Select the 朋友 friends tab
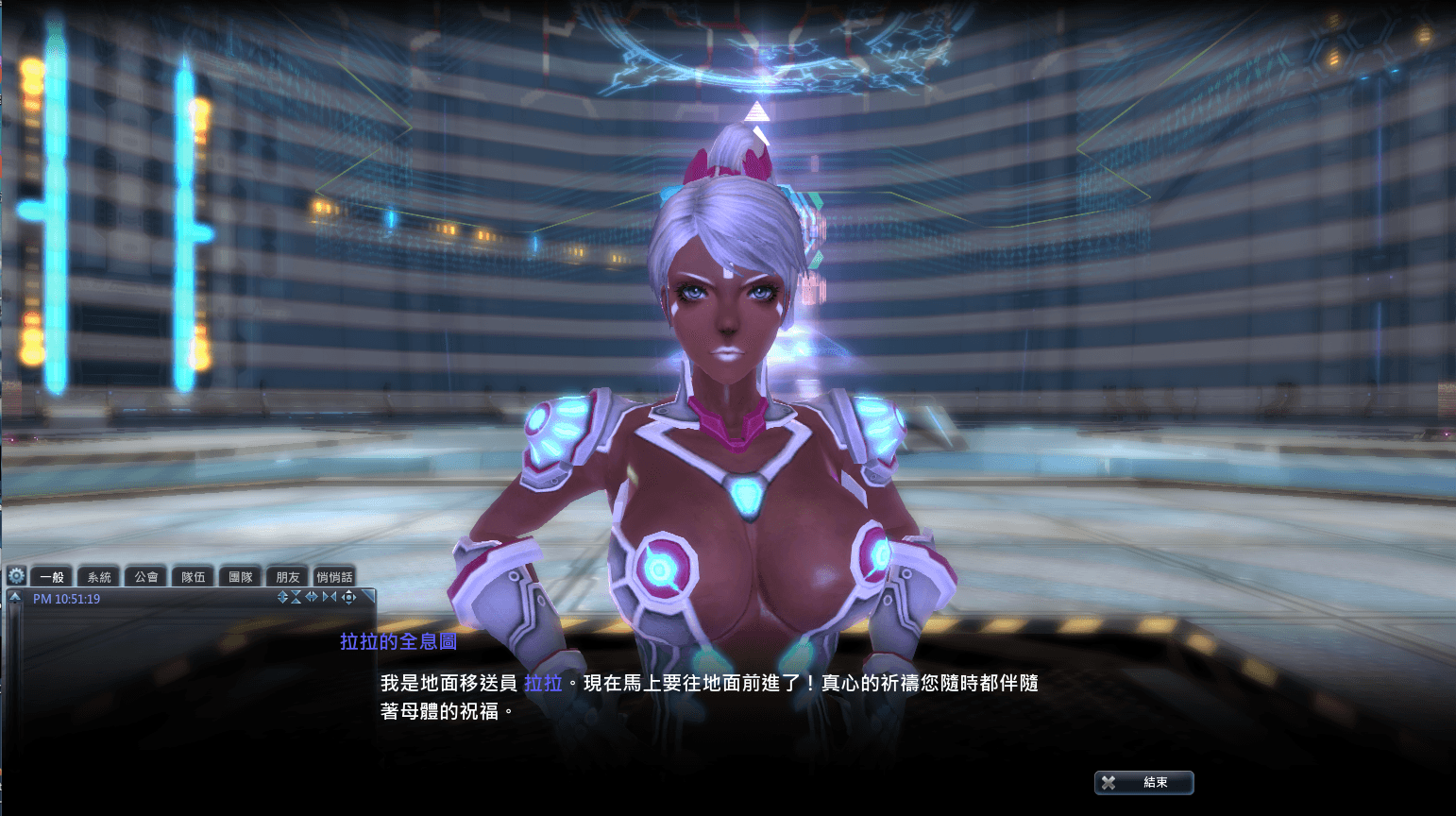Screen dimensions: 1456x816 (x=286, y=576)
